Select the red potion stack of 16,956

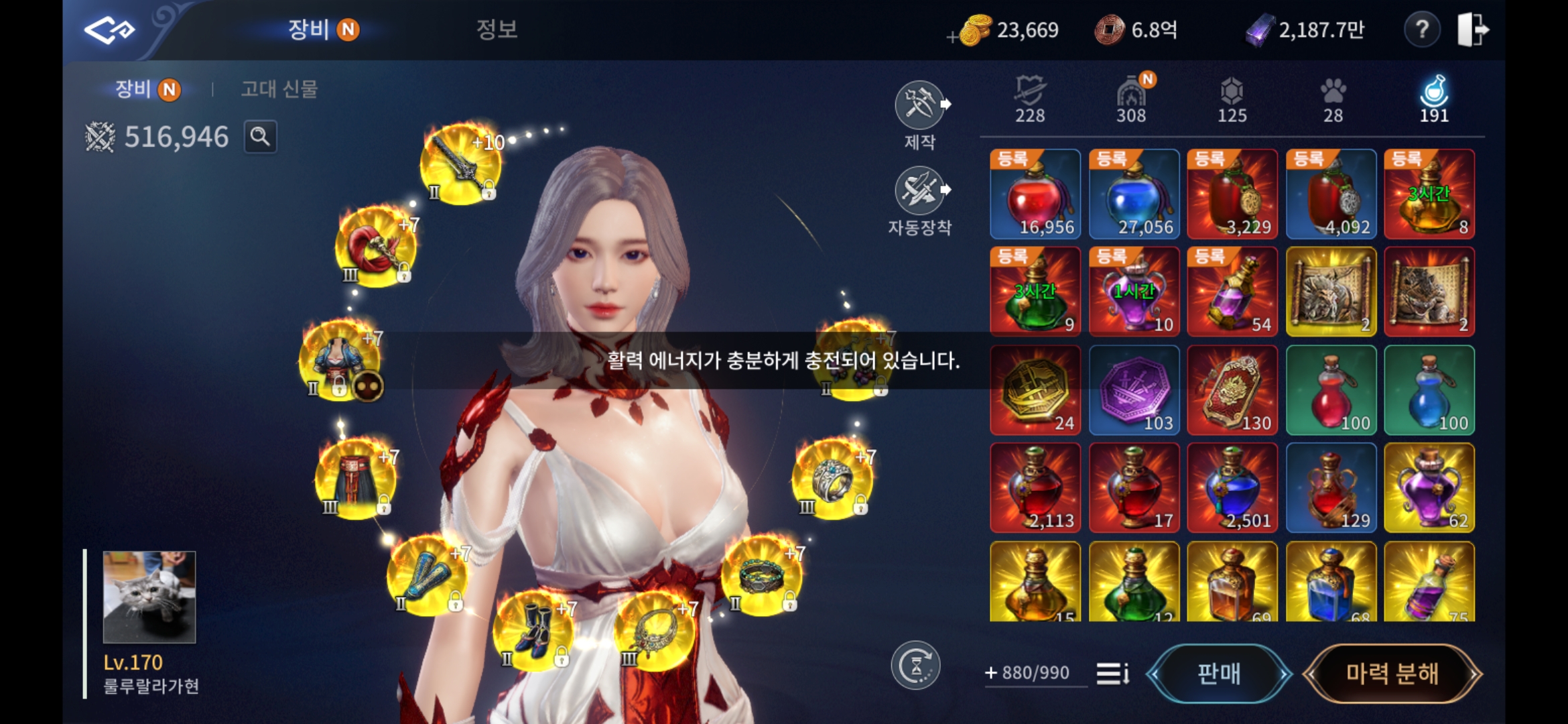(1035, 194)
